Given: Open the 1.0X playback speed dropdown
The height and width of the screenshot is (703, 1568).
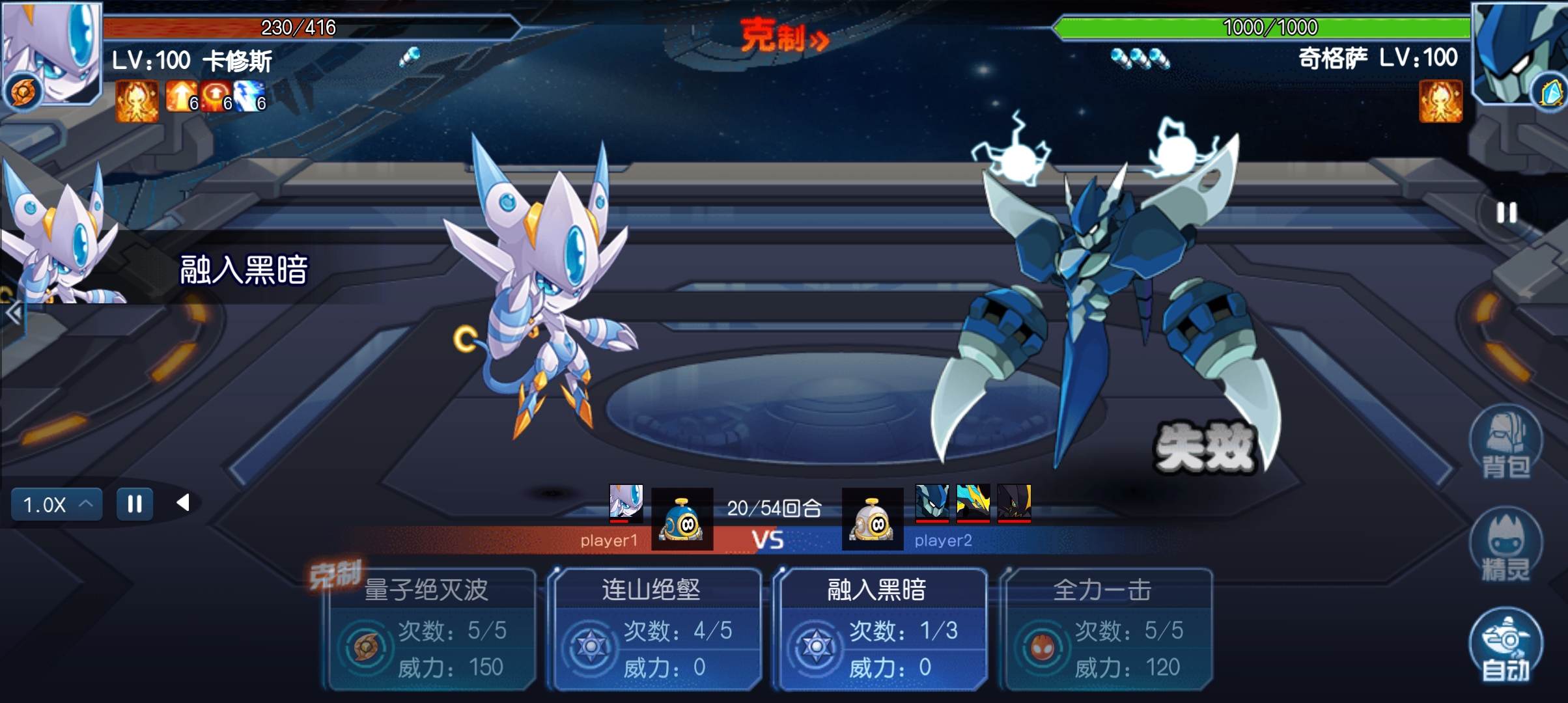Looking at the screenshot, I should point(57,504).
